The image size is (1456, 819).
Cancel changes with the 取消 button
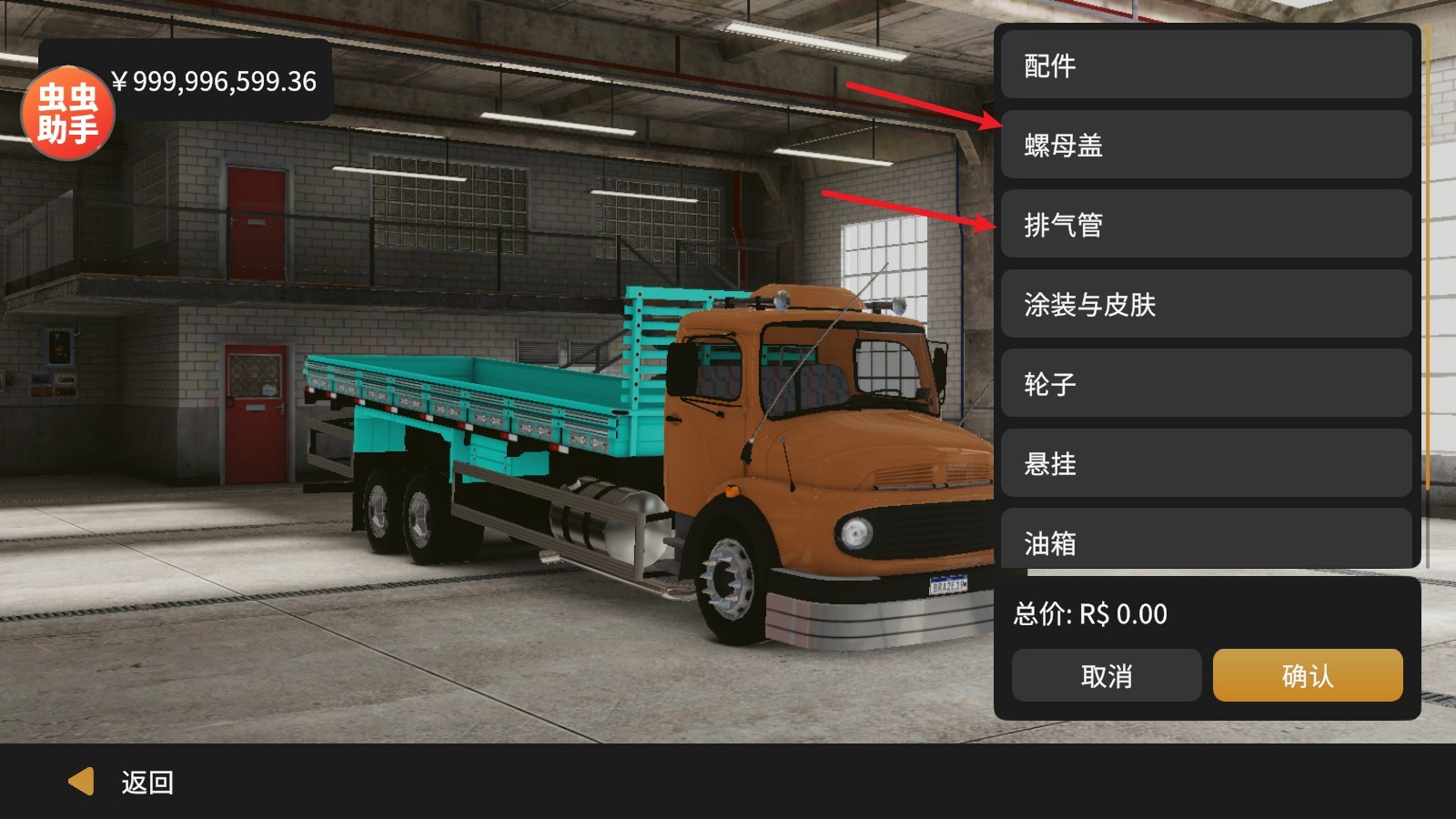click(1106, 675)
